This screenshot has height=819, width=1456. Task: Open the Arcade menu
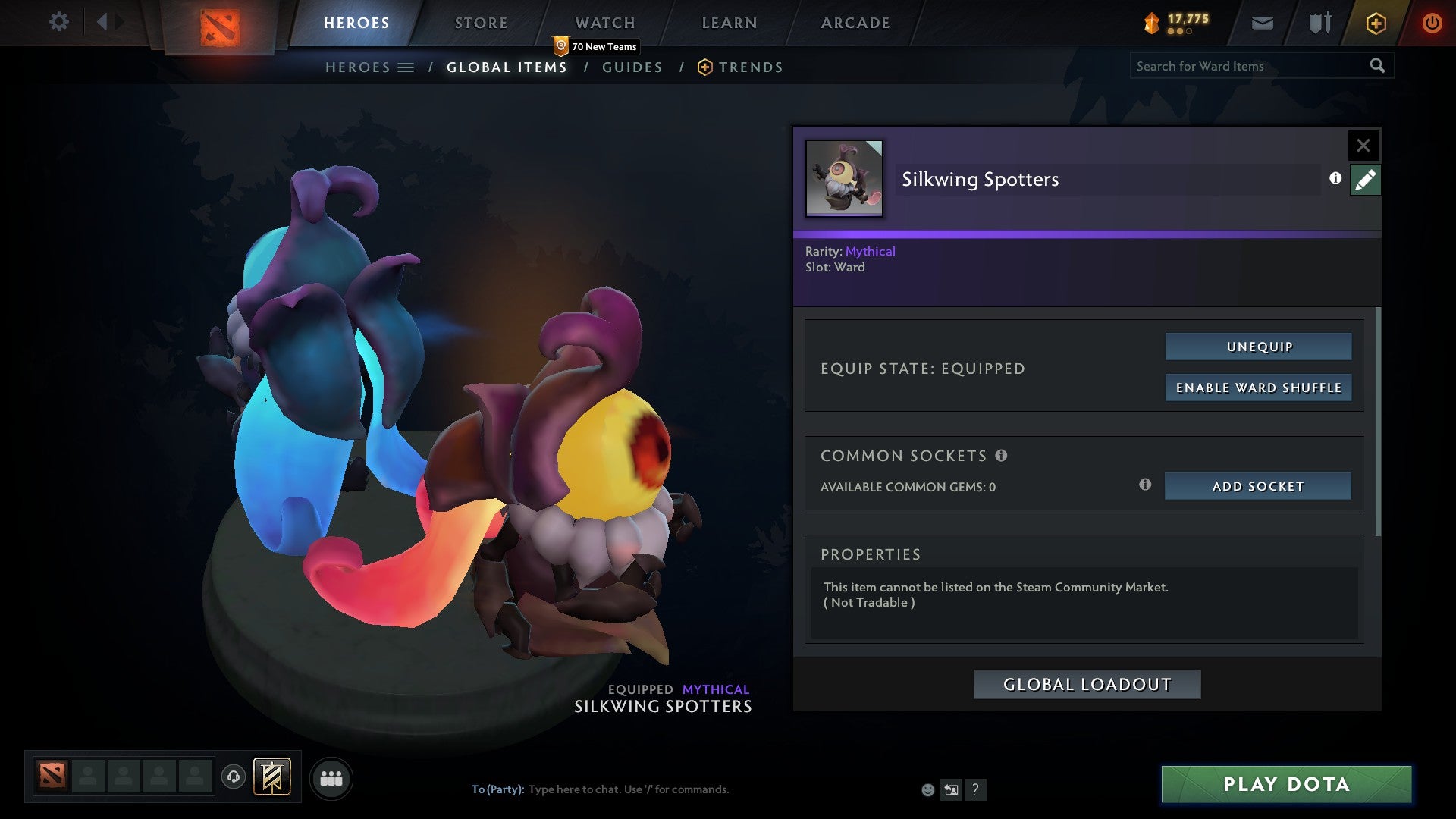click(855, 23)
